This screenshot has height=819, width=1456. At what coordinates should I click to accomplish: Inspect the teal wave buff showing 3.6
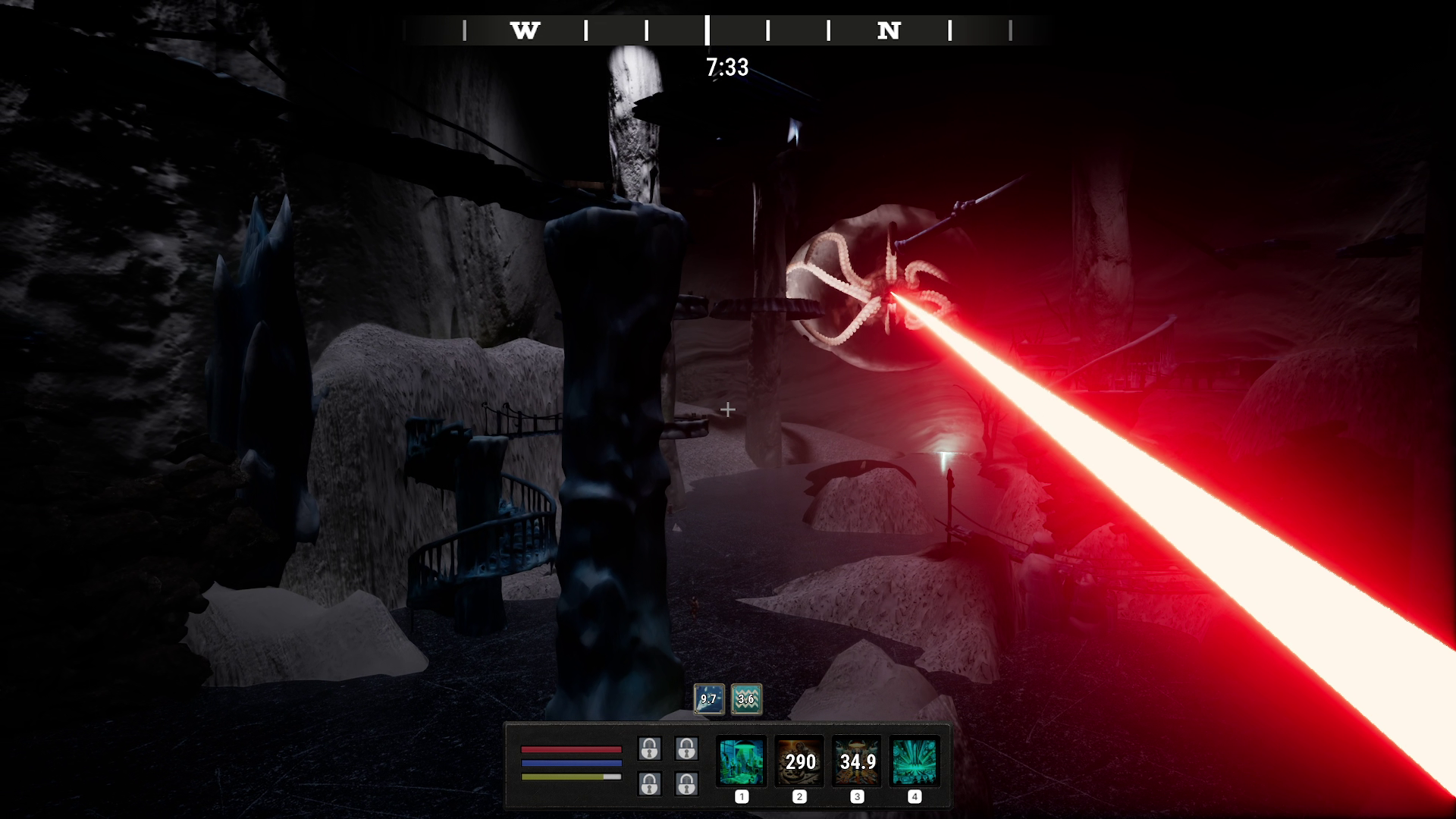(746, 699)
